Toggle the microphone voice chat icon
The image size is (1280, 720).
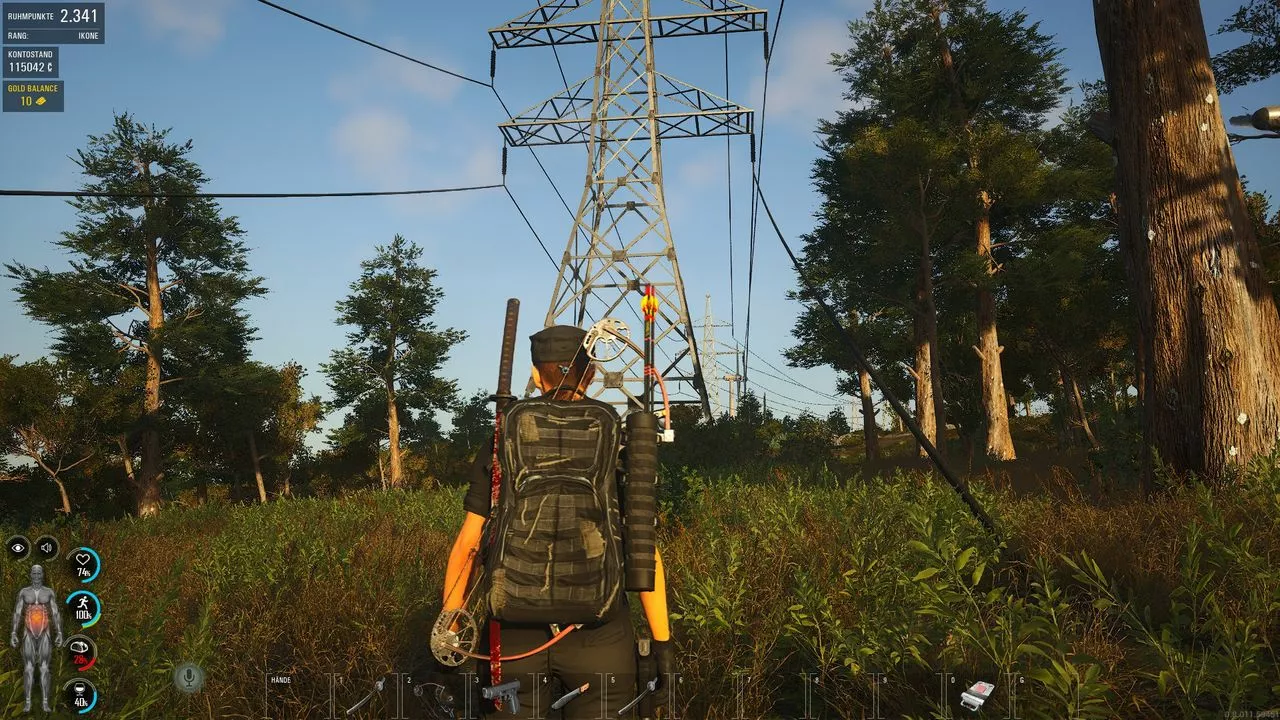point(188,678)
